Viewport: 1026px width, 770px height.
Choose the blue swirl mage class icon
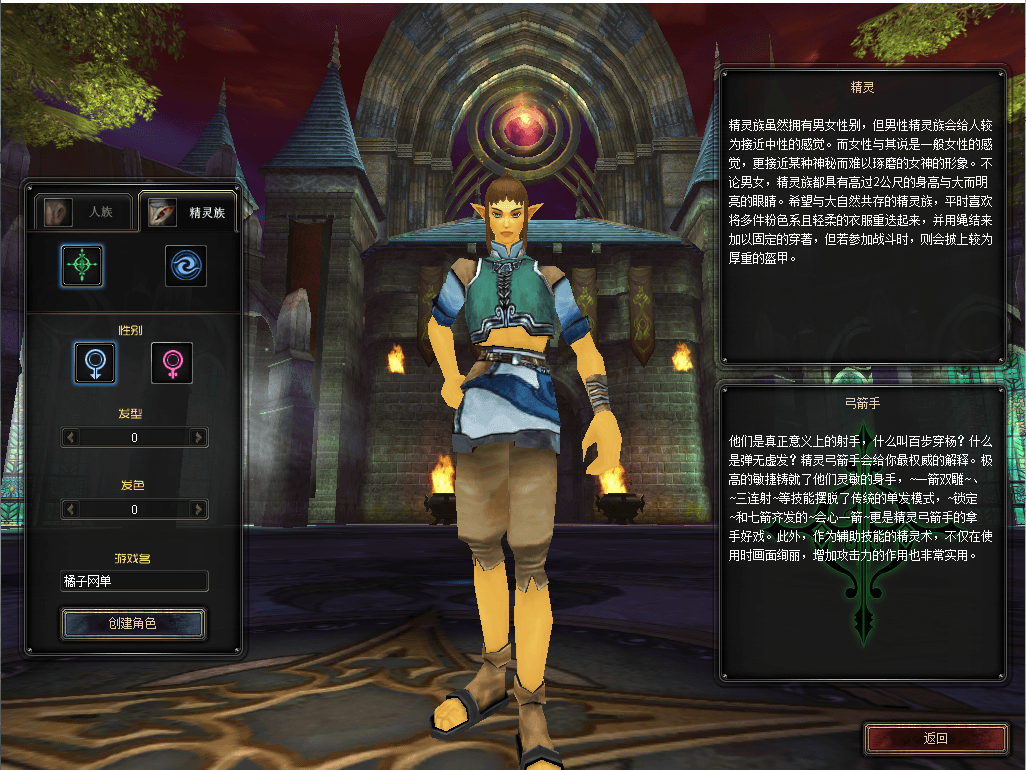coord(186,266)
